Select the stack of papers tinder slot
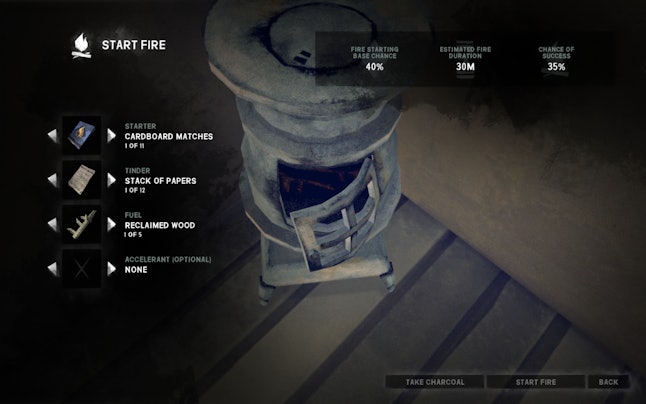Screen dimensions: 646x404 82,179
